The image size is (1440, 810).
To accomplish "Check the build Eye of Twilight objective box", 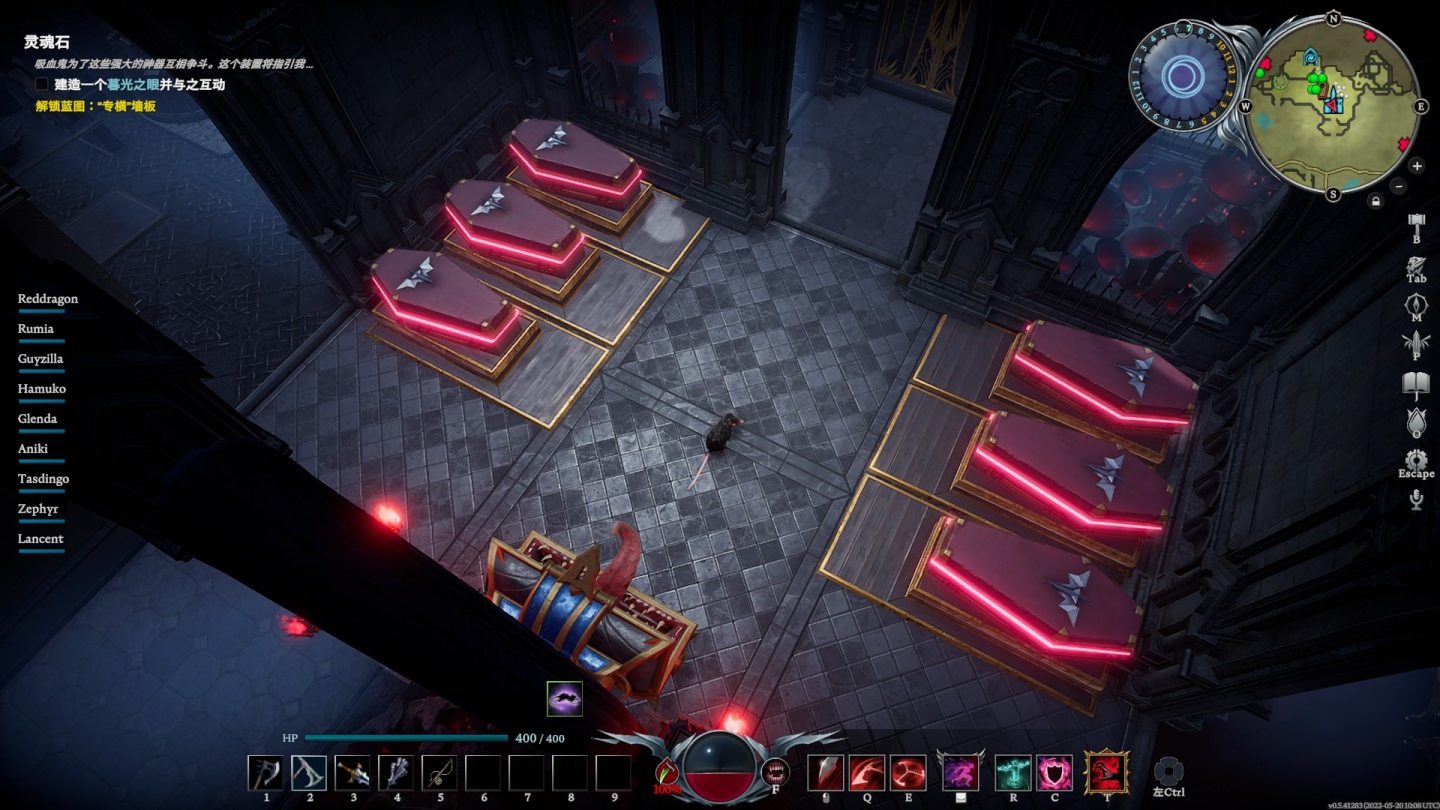I will click(41, 85).
